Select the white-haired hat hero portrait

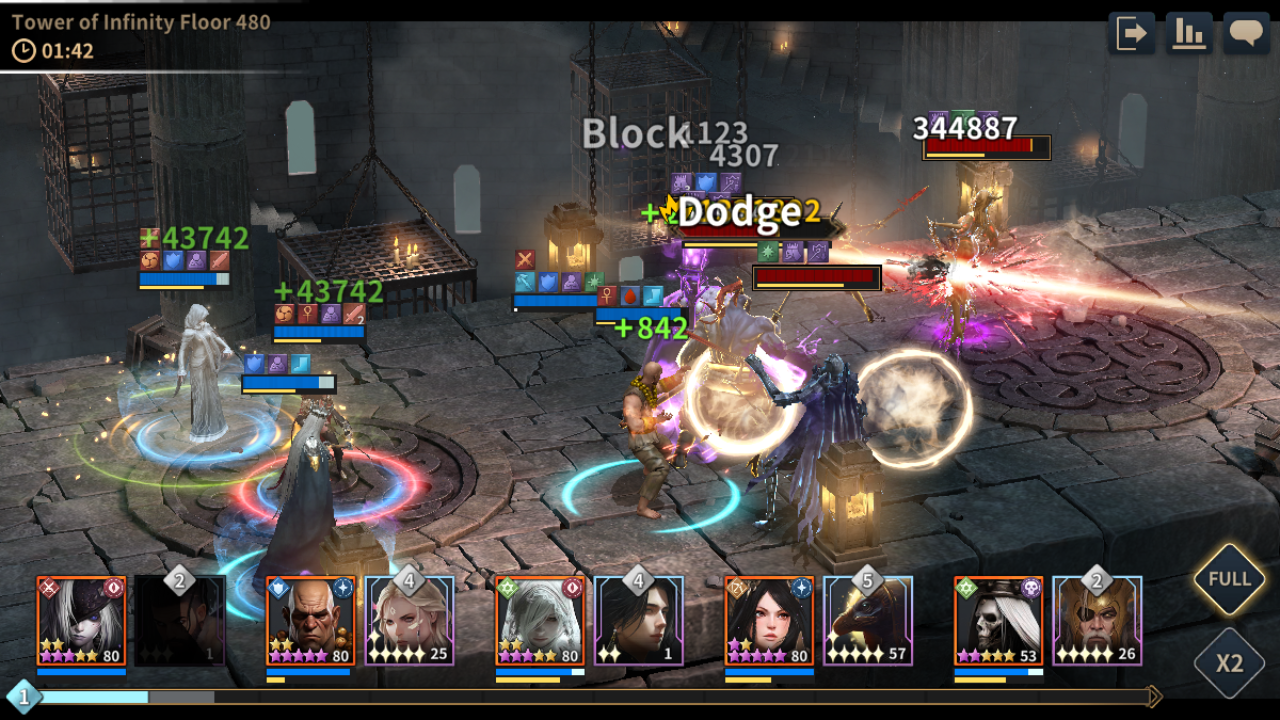81,621
